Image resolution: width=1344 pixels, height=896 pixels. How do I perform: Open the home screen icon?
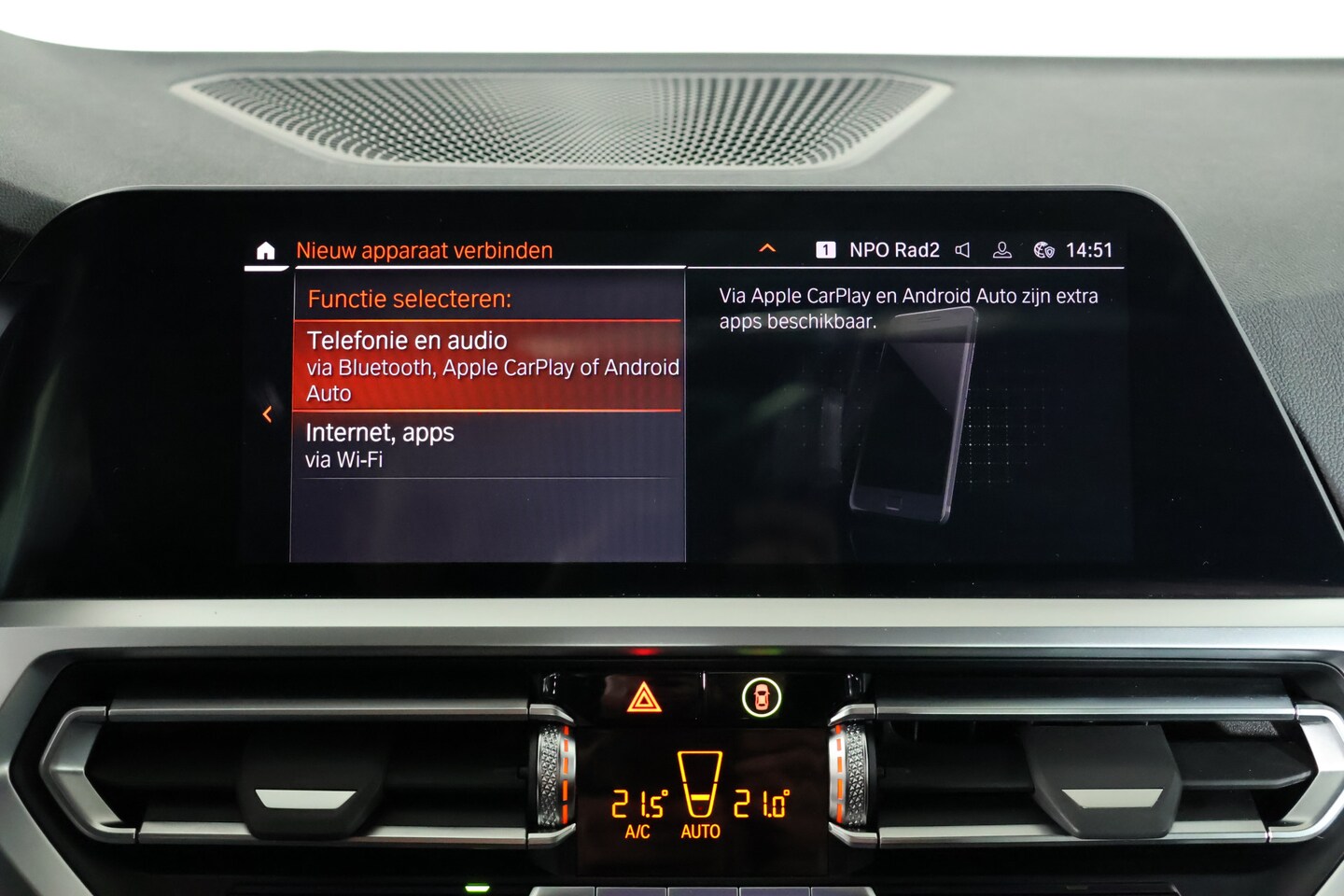click(266, 250)
